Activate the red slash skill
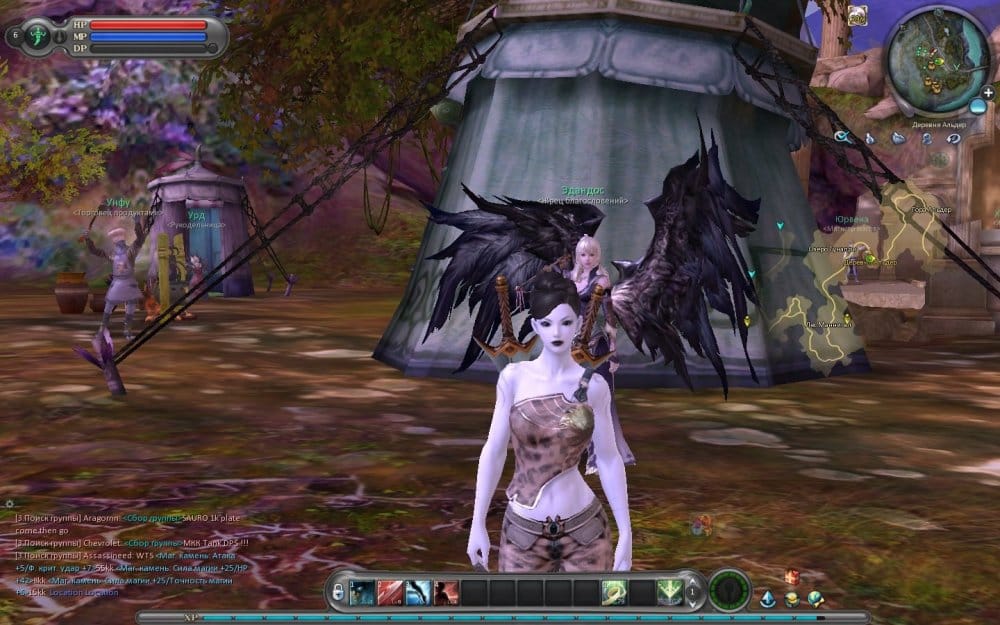Screen dimensions: 1000x625 [x=390, y=592]
